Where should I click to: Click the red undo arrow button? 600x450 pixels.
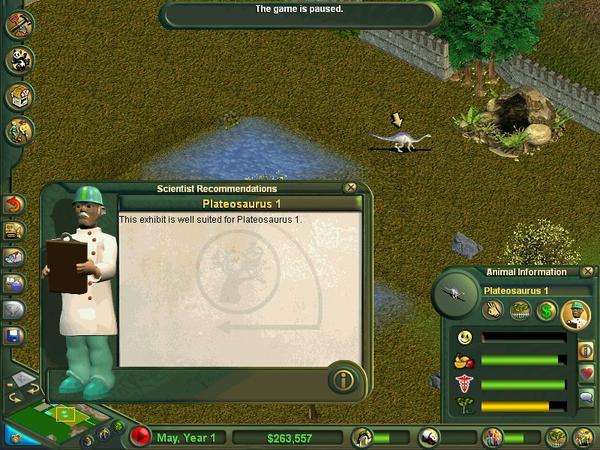coord(15,205)
